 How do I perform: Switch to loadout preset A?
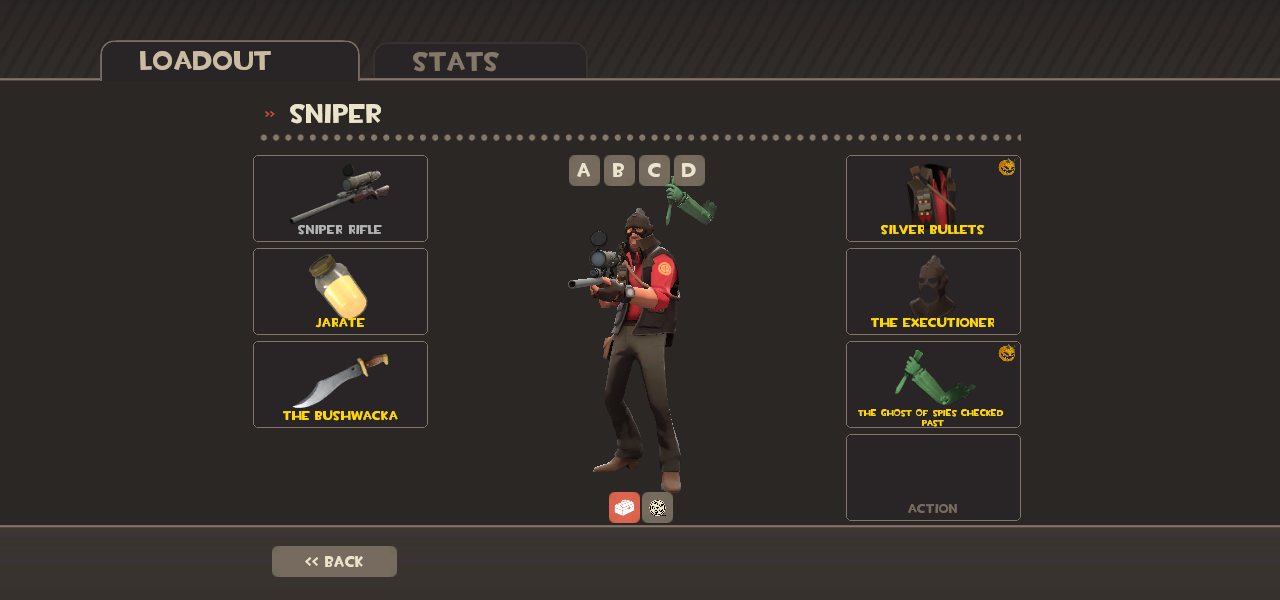coord(584,170)
